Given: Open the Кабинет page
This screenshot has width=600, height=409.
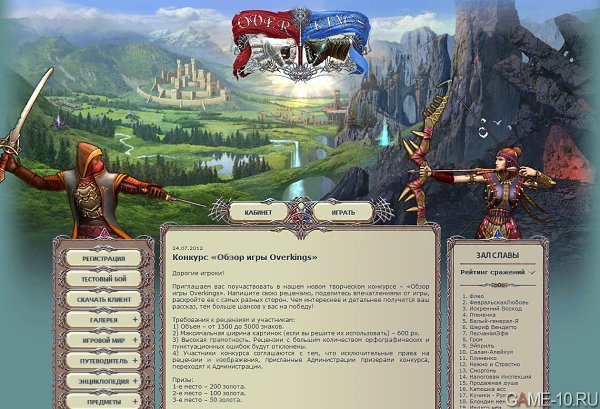Looking at the screenshot, I should click(x=258, y=212).
